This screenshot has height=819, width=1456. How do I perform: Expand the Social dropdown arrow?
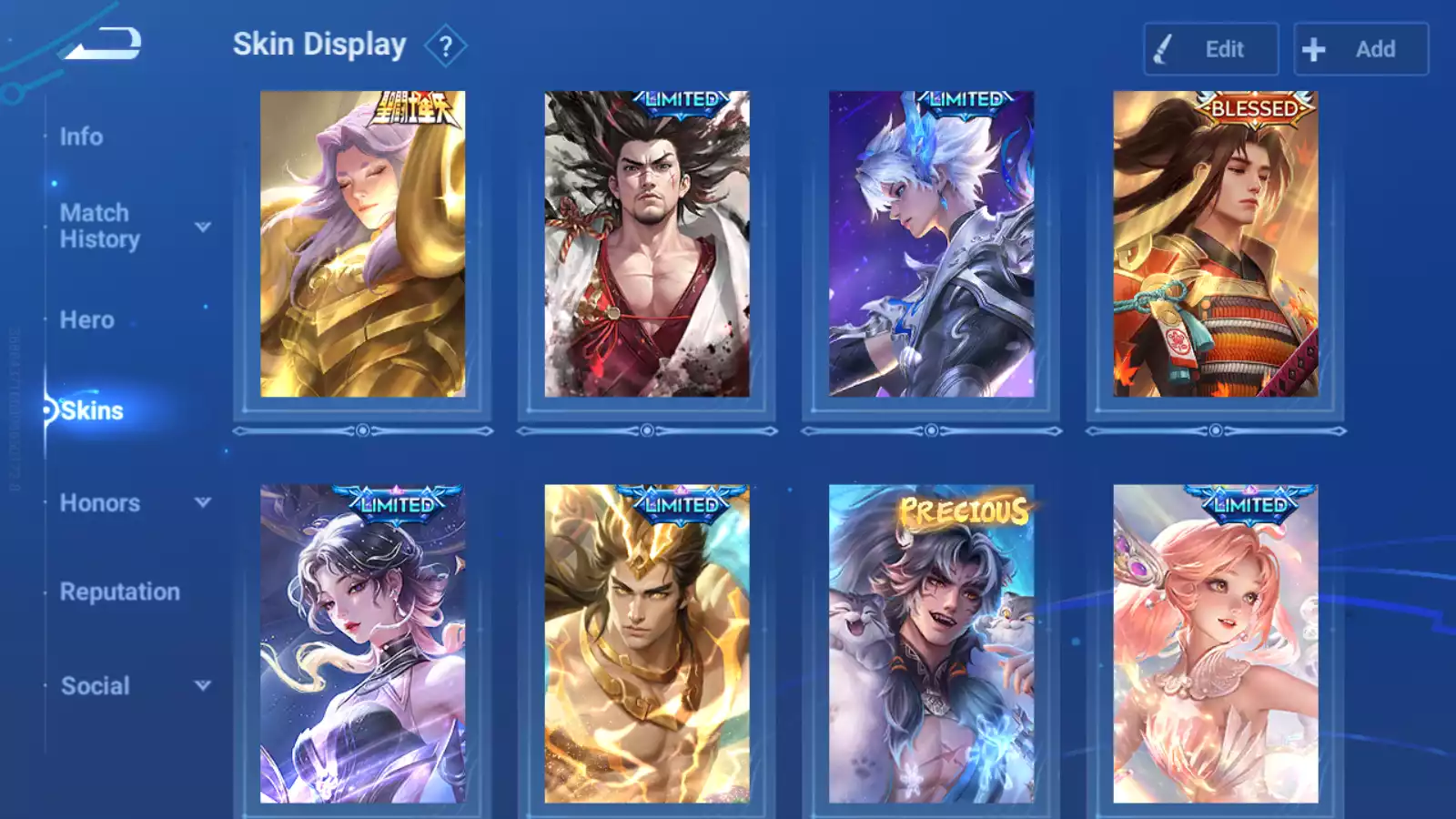pos(203,685)
